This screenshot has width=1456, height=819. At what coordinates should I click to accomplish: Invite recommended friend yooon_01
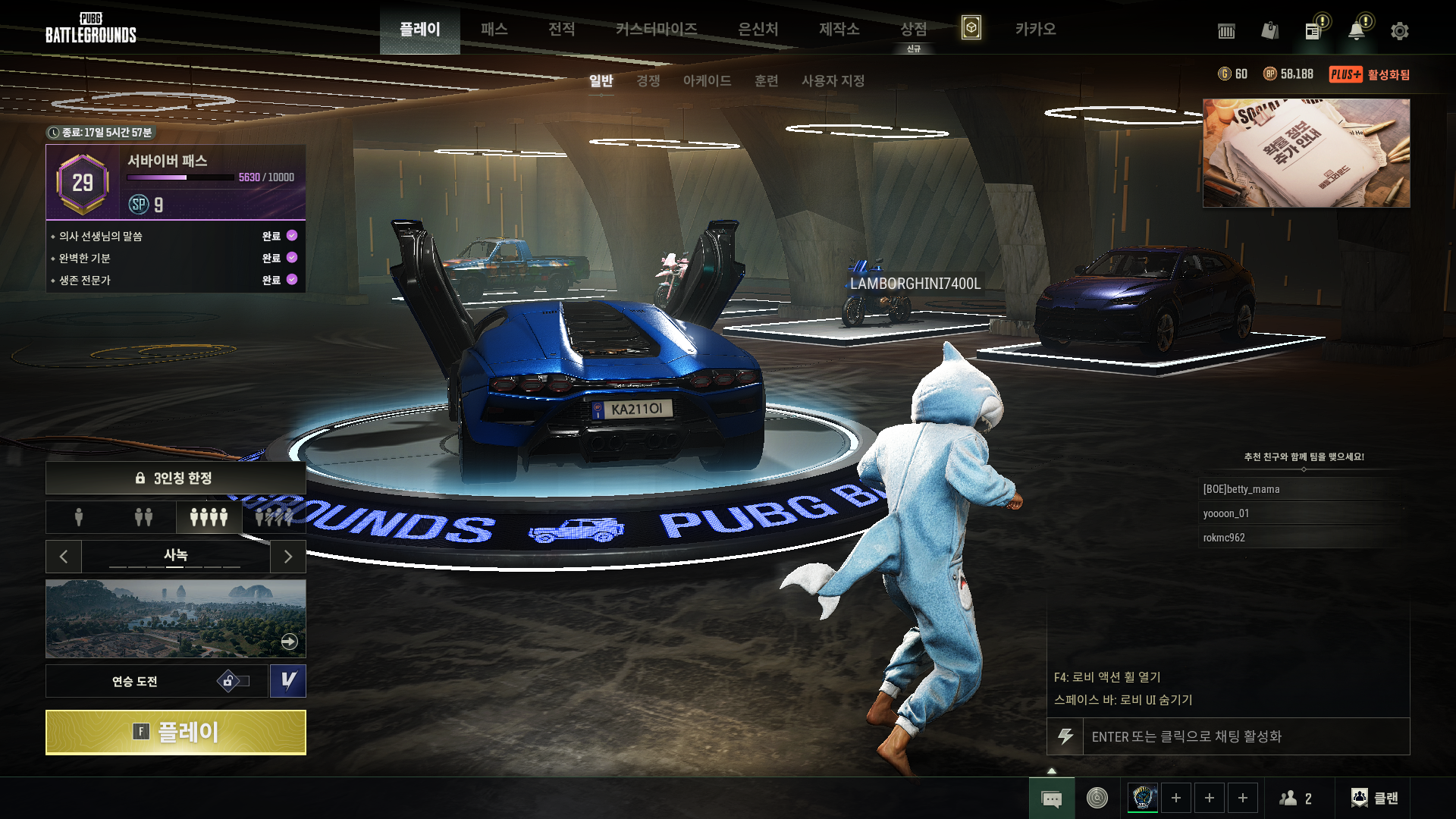point(1226,513)
